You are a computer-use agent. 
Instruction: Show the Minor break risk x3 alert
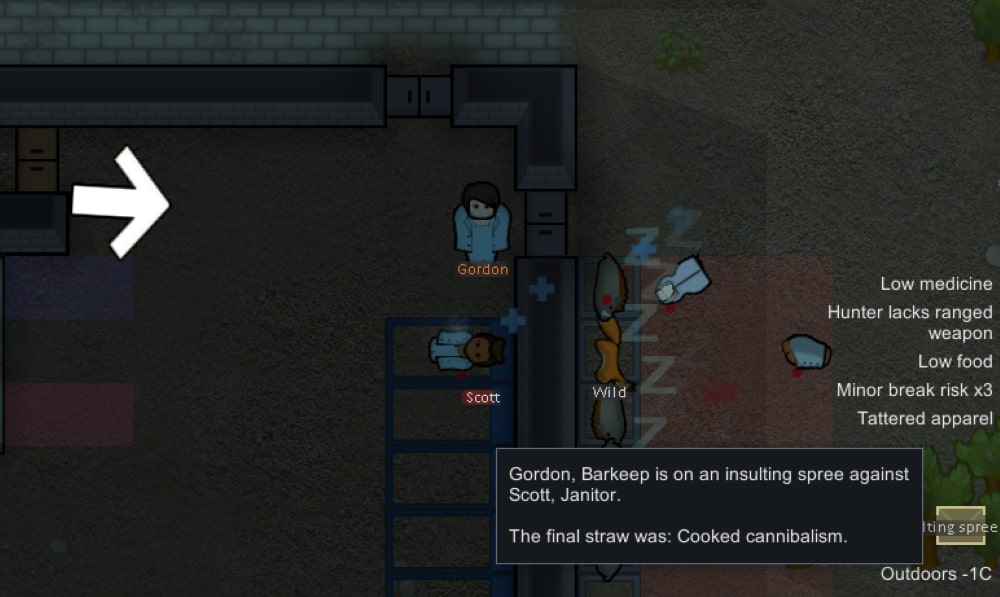pyautogui.click(x=914, y=390)
